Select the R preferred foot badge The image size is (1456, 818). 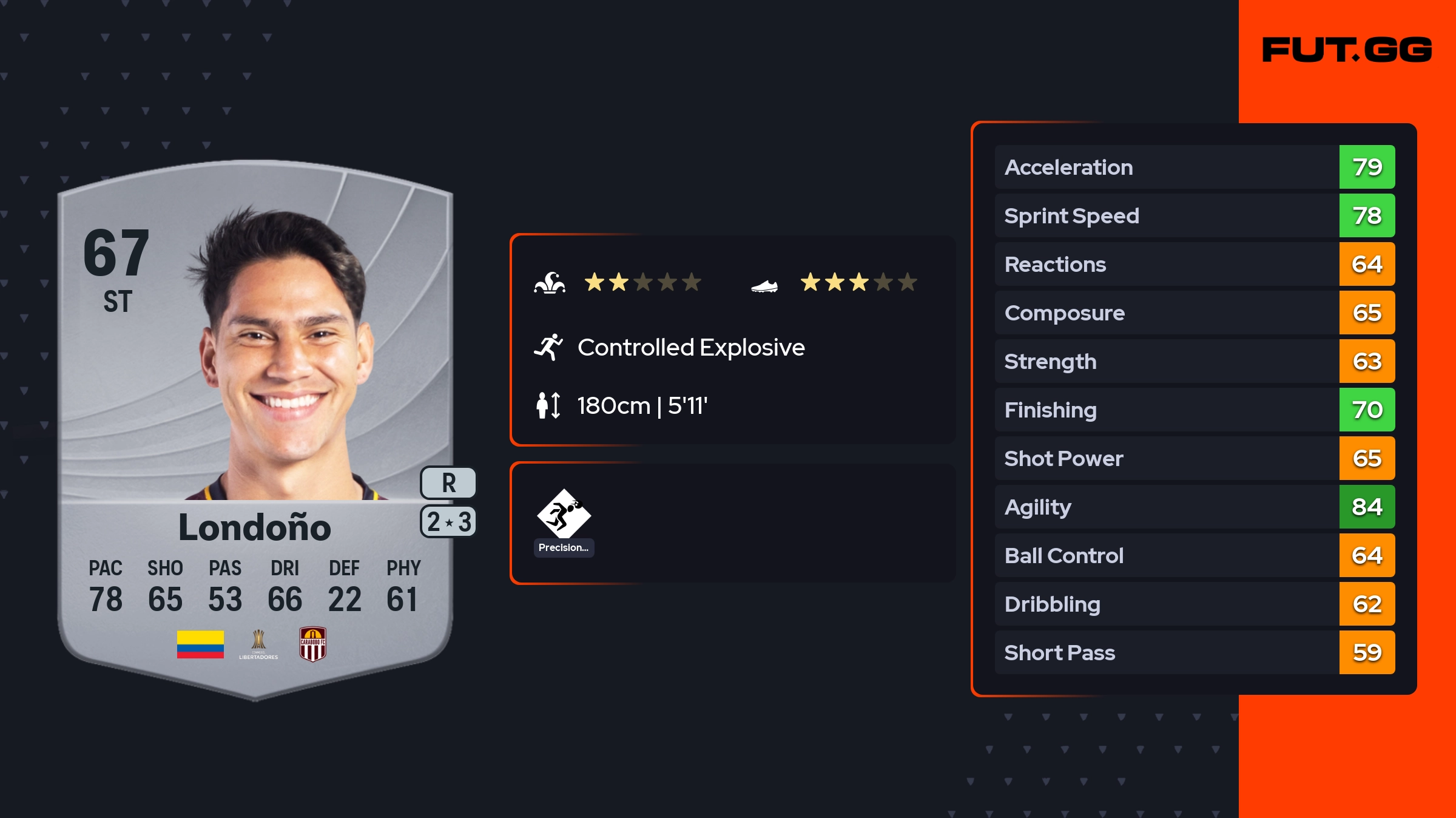click(448, 483)
